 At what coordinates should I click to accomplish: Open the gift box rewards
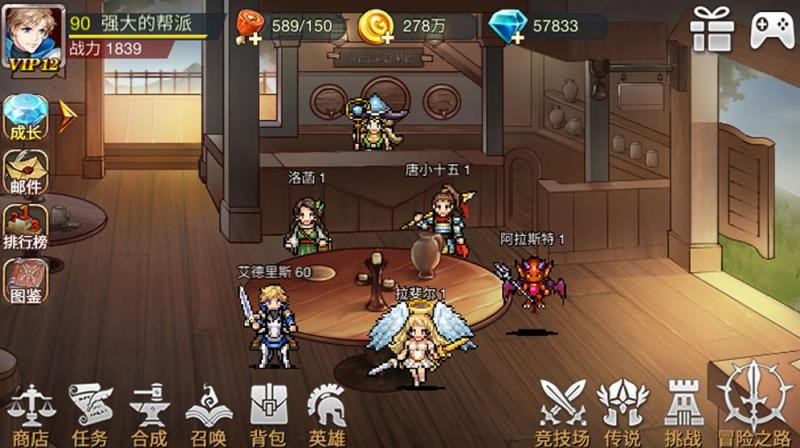(x=712, y=27)
